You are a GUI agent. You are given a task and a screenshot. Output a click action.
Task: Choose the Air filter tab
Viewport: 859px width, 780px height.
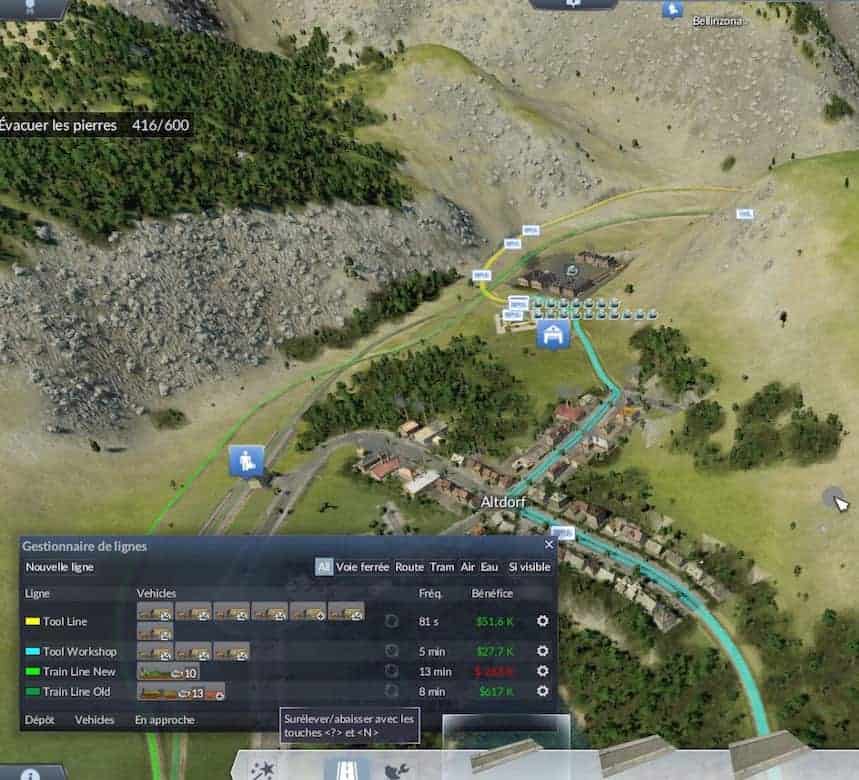[x=467, y=567]
